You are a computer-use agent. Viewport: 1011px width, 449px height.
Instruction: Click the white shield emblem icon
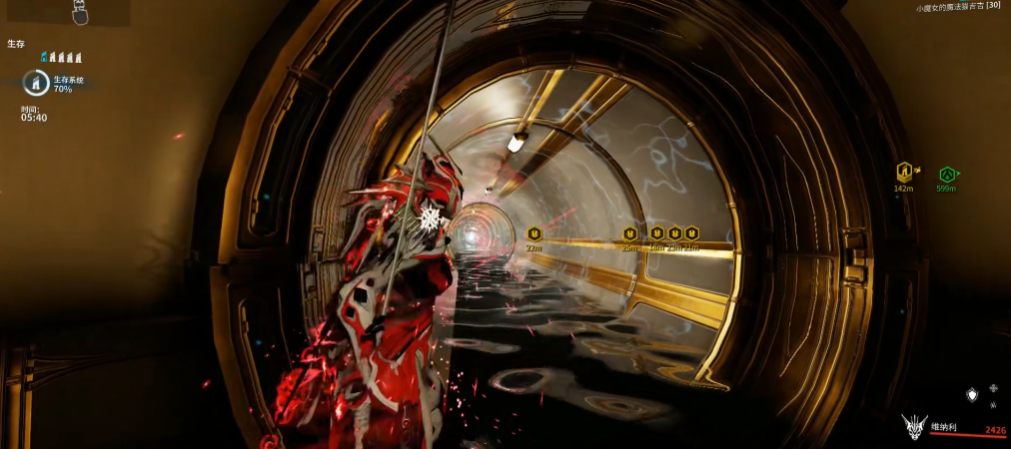(970, 395)
